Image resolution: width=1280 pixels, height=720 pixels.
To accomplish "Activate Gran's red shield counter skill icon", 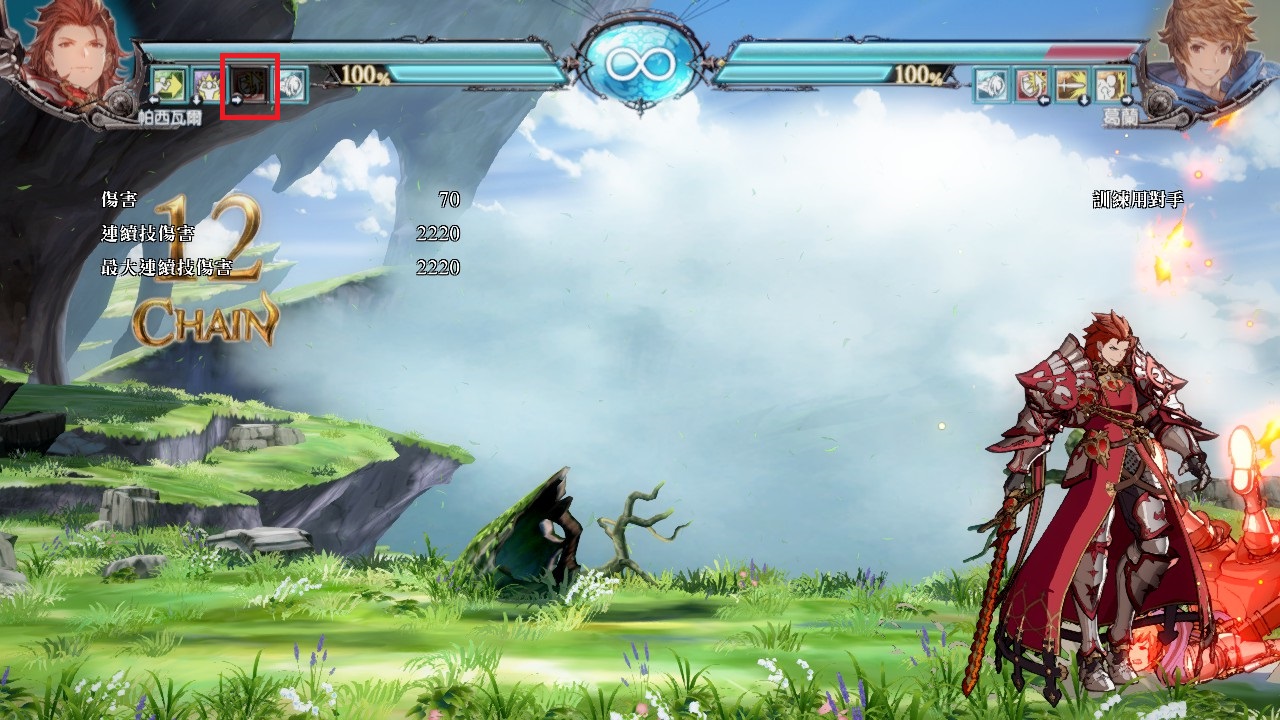I will [x=1031, y=84].
